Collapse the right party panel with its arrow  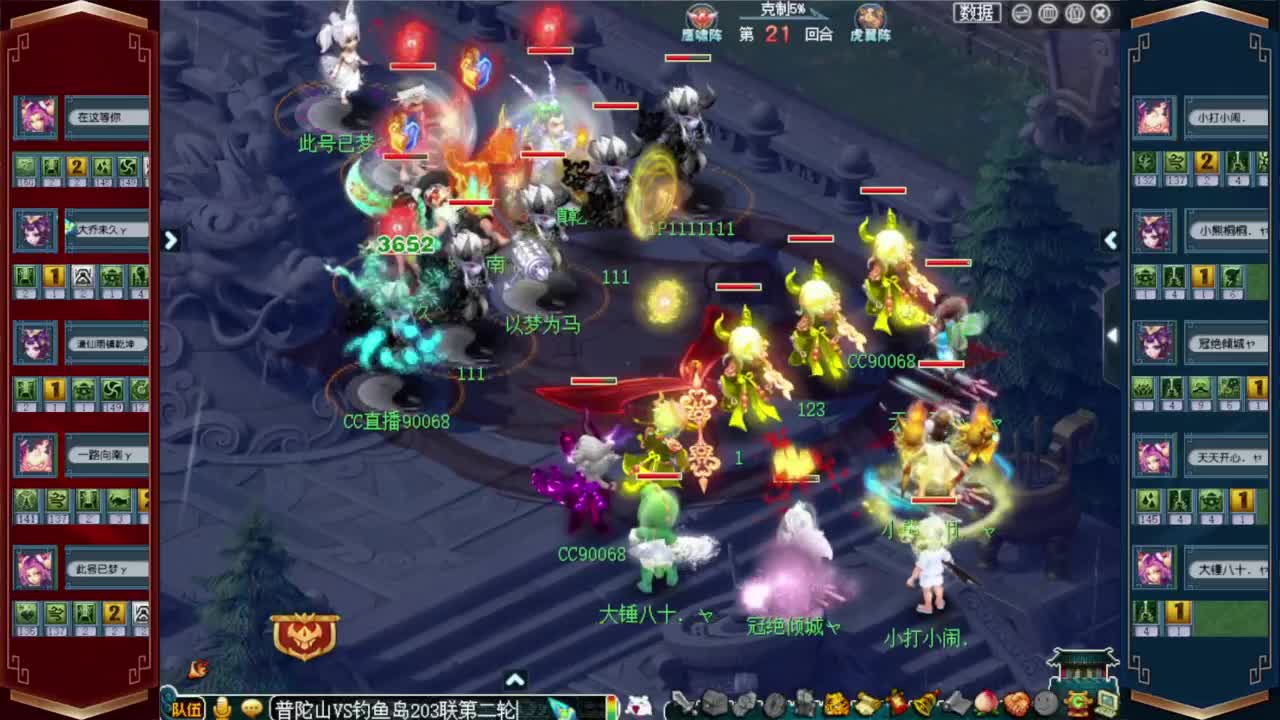point(1110,240)
